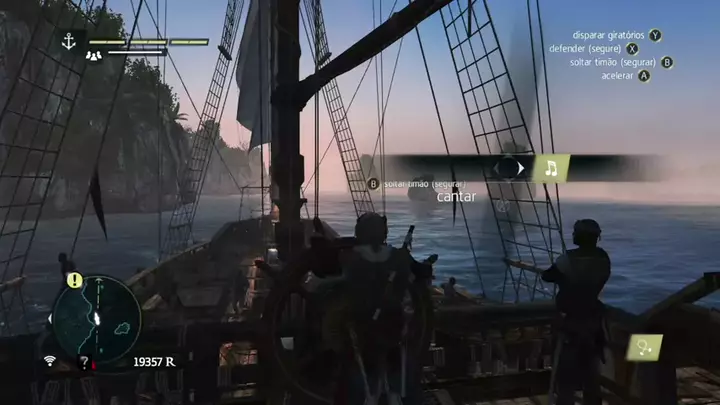
Task: Click the yellow exclamation objective marker
Action: 74,281
